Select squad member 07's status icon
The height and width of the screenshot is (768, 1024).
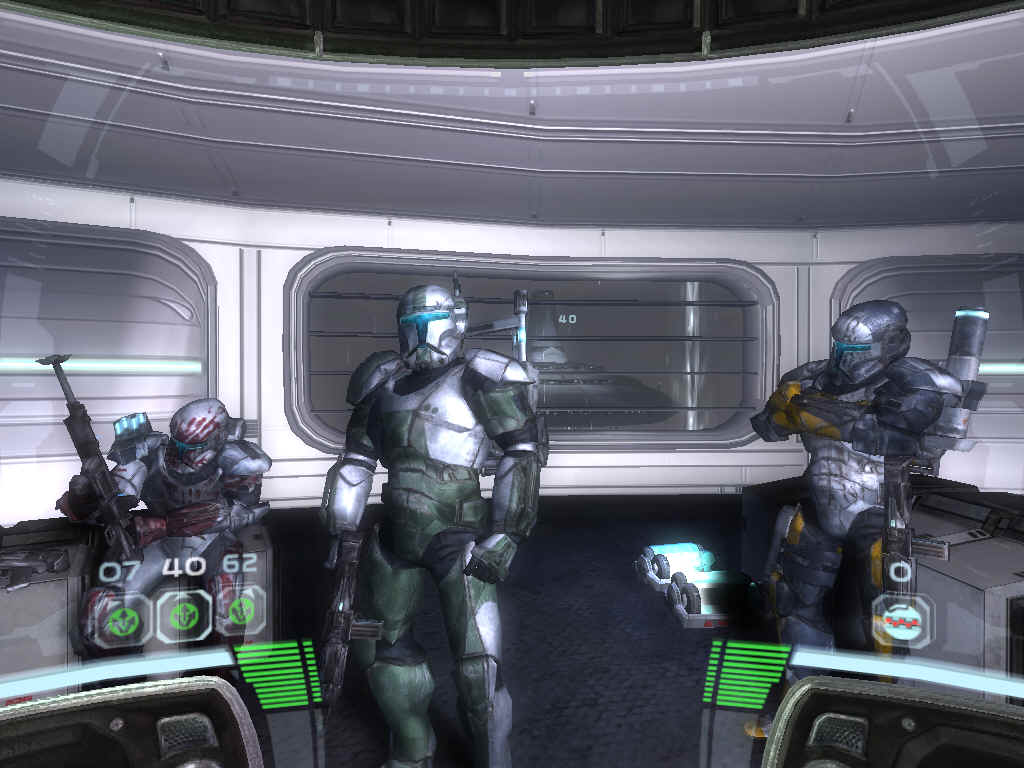(126, 618)
